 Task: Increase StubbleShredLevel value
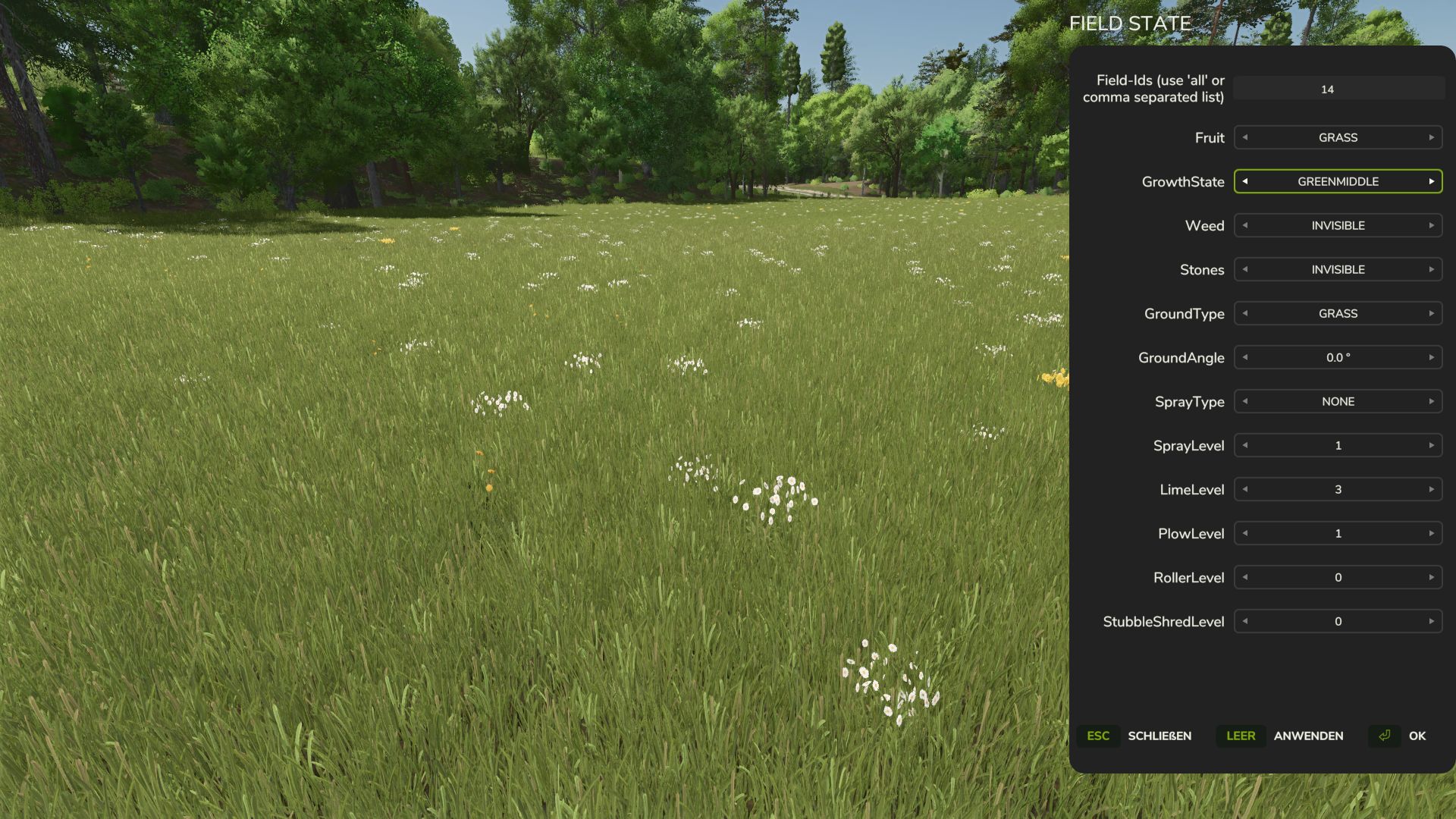click(1431, 621)
